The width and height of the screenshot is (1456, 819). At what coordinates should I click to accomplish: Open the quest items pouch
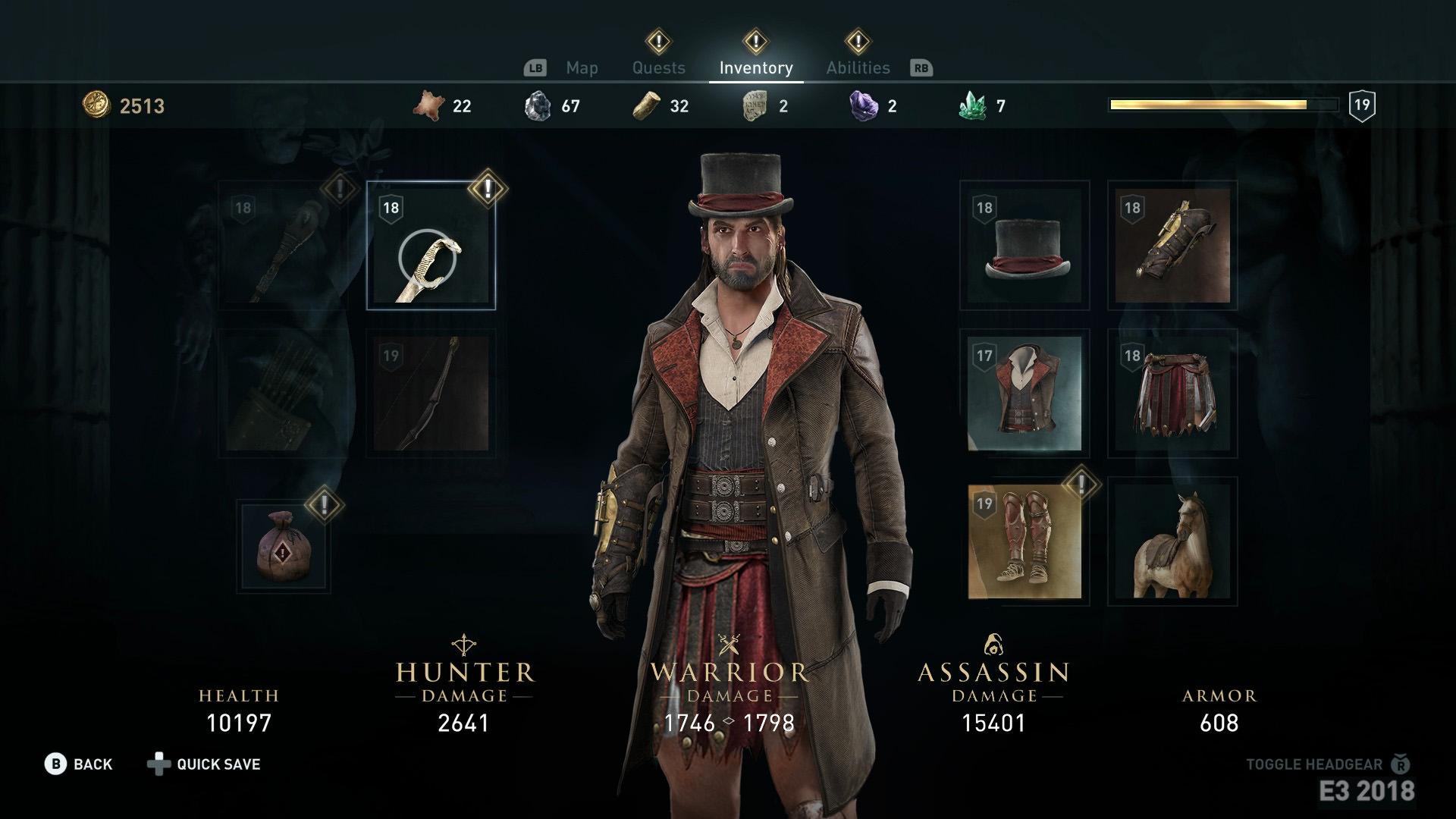pyautogui.click(x=284, y=546)
